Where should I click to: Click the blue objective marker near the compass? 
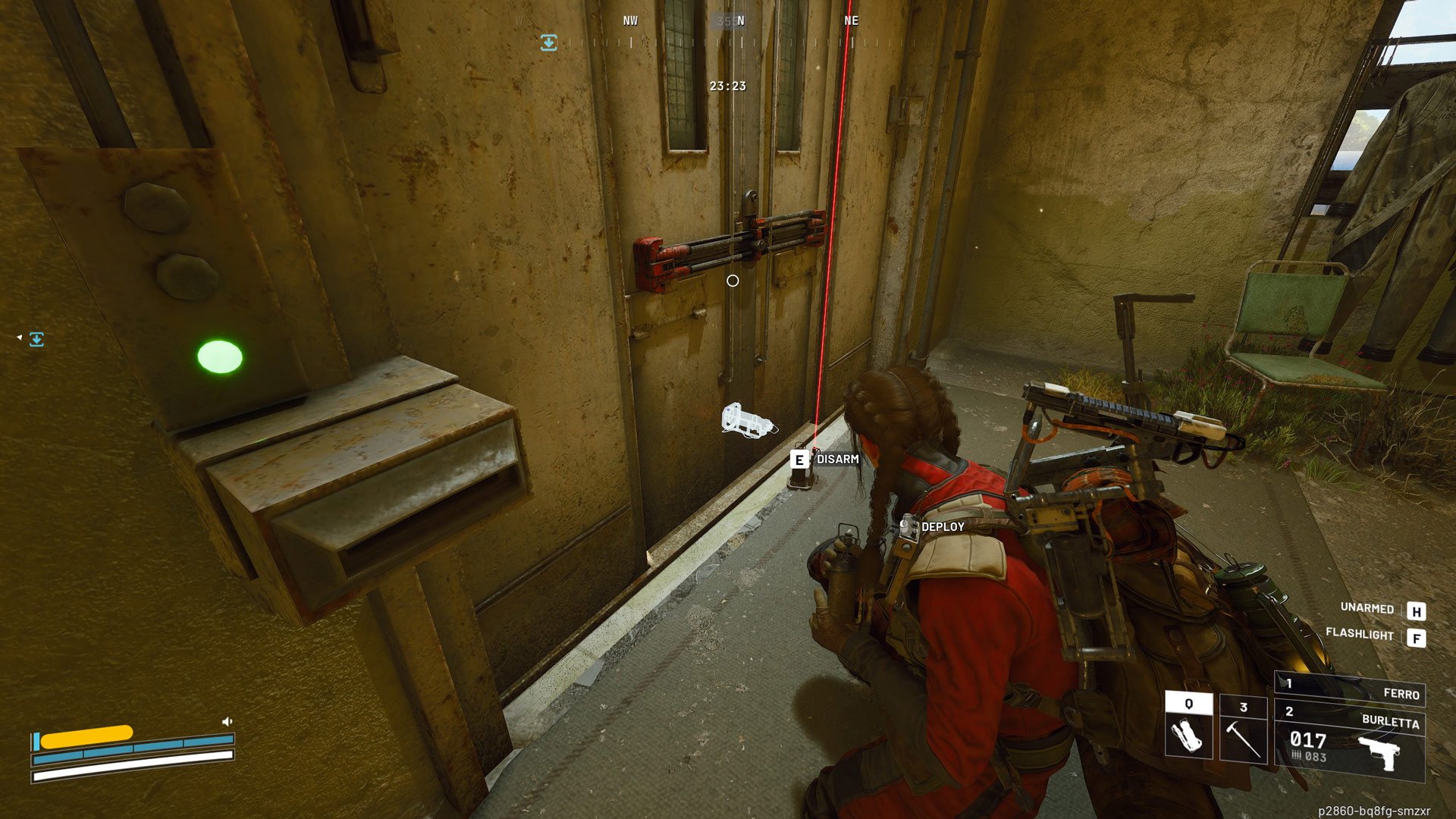(x=548, y=43)
